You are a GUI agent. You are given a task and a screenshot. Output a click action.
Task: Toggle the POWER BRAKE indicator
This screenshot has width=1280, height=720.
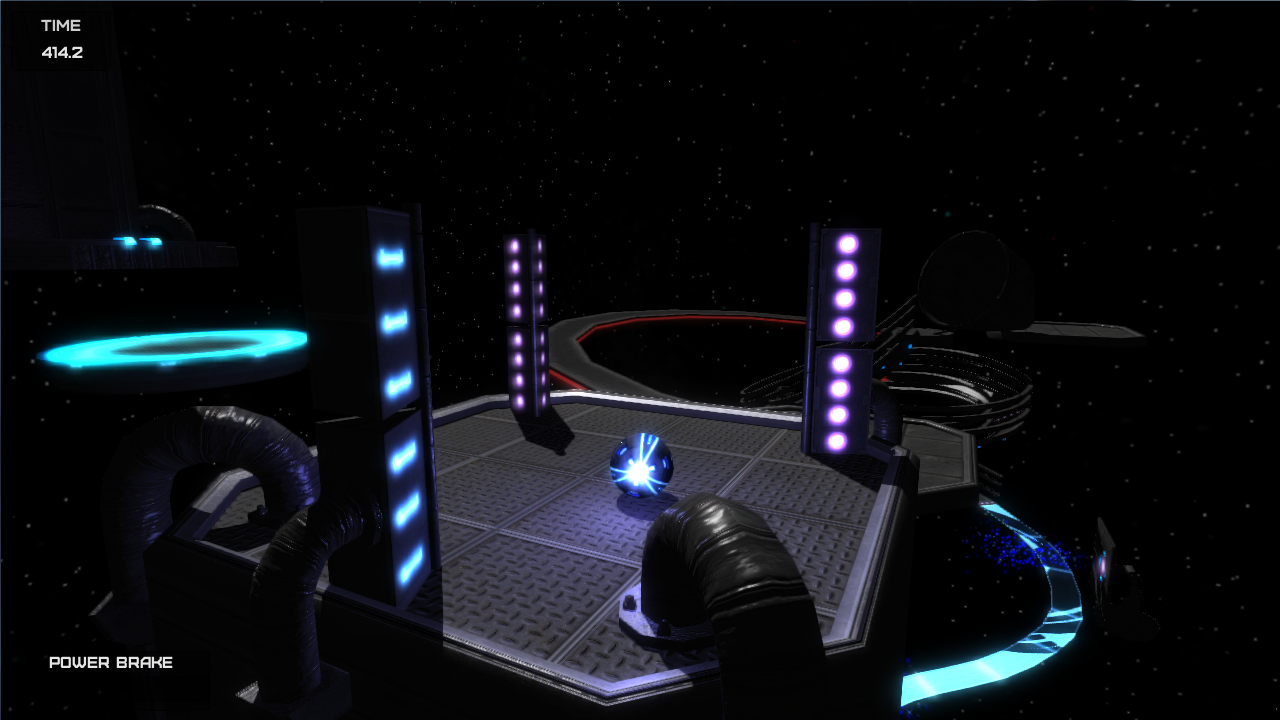pyautogui.click(x=110, y=662)
